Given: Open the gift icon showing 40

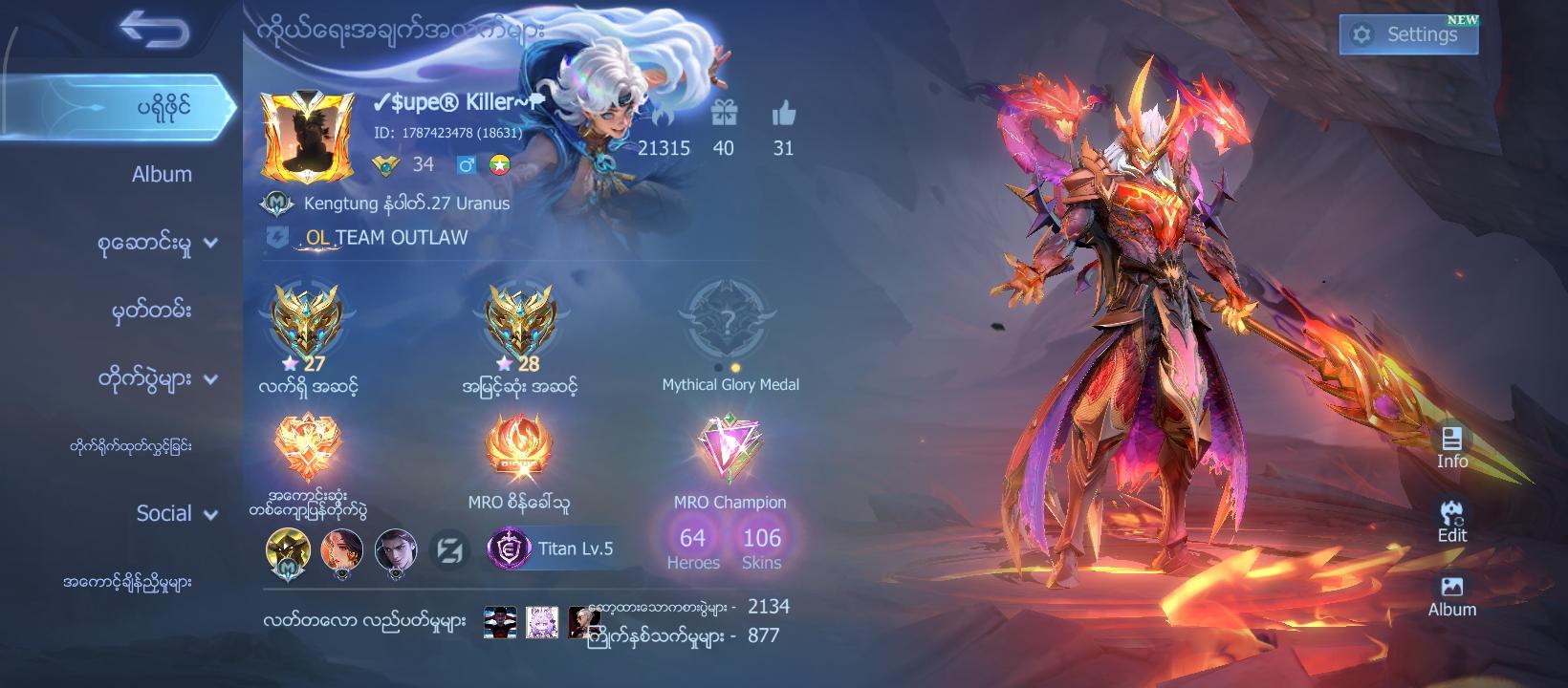Looking at the screenshot, I should coord(723,114).
